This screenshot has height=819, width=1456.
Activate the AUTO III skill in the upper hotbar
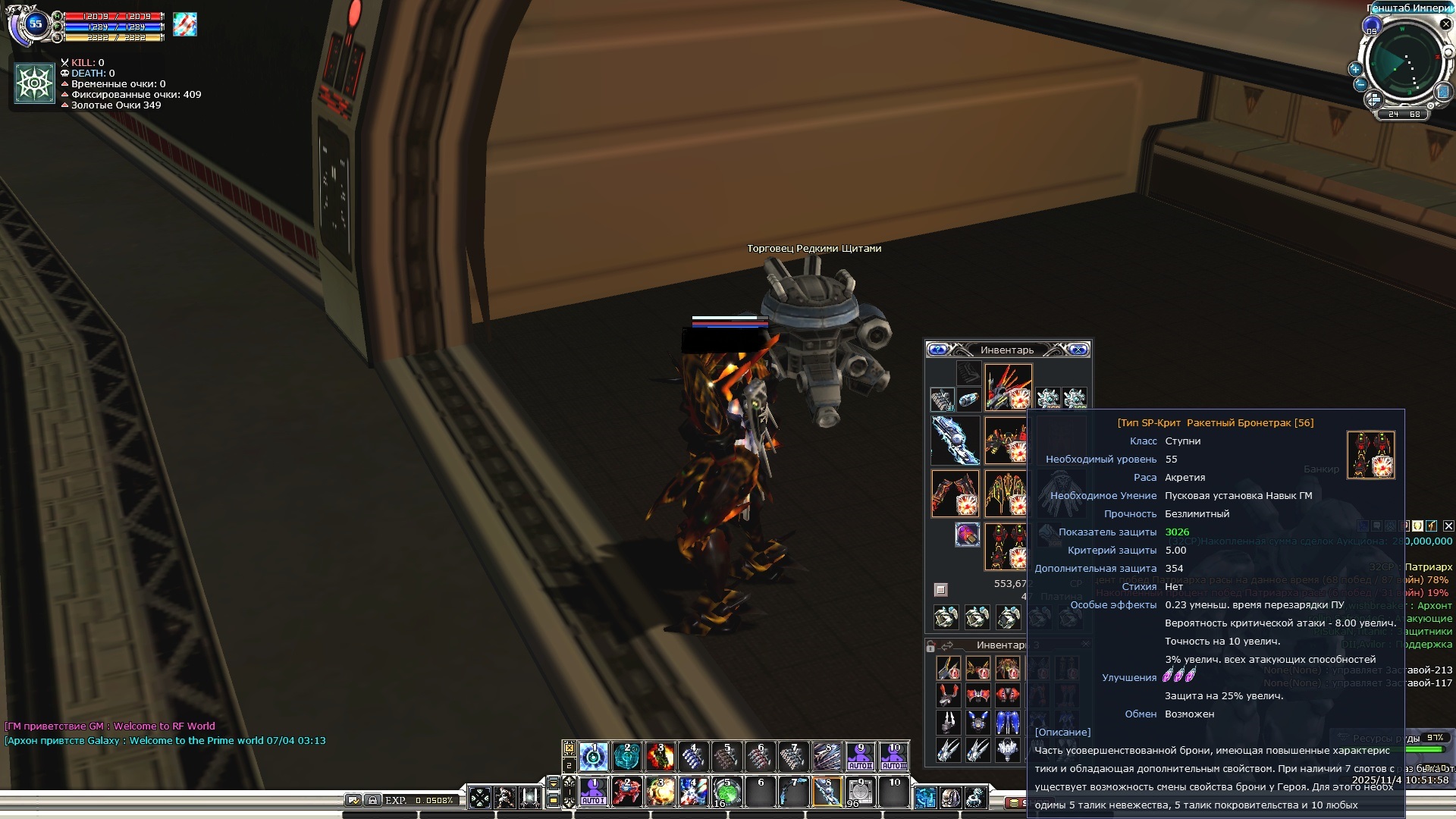(x=893, y=756)
